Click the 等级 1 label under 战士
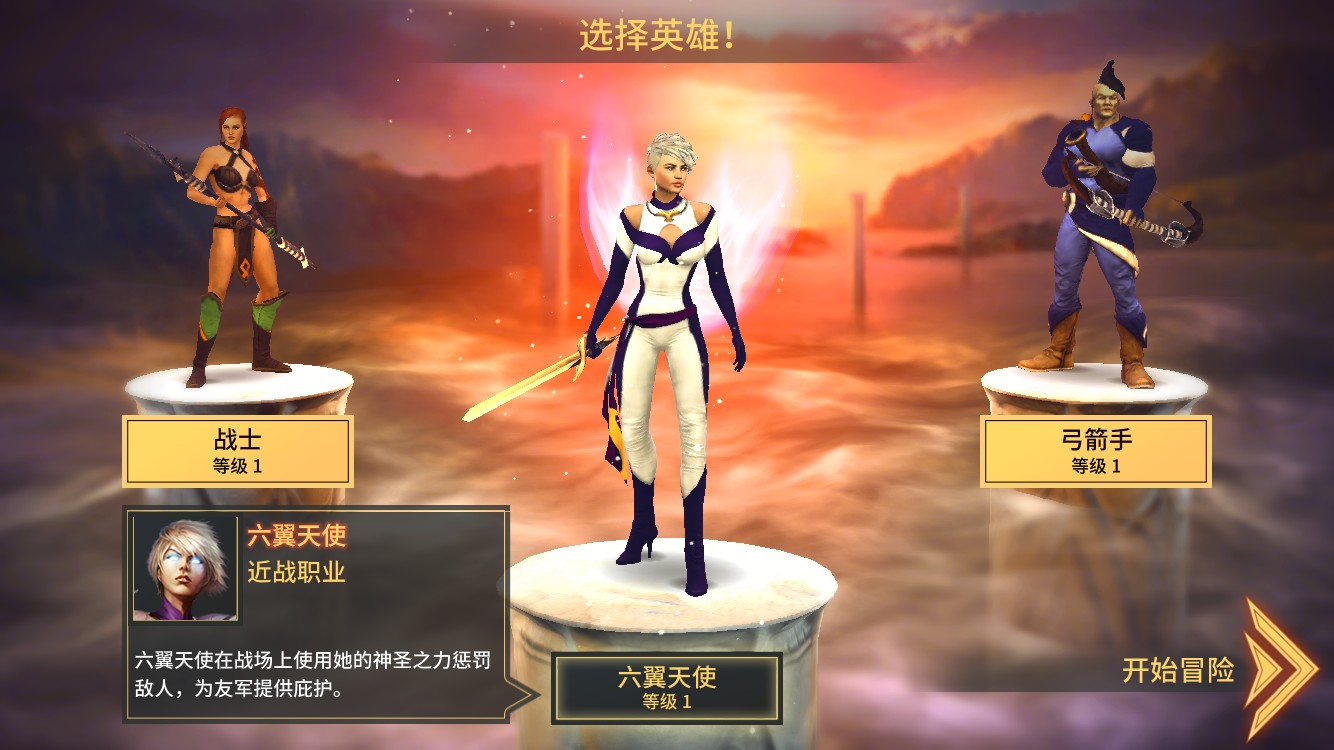The height and width of the screenshot is (750, 1334). (236, 466)
